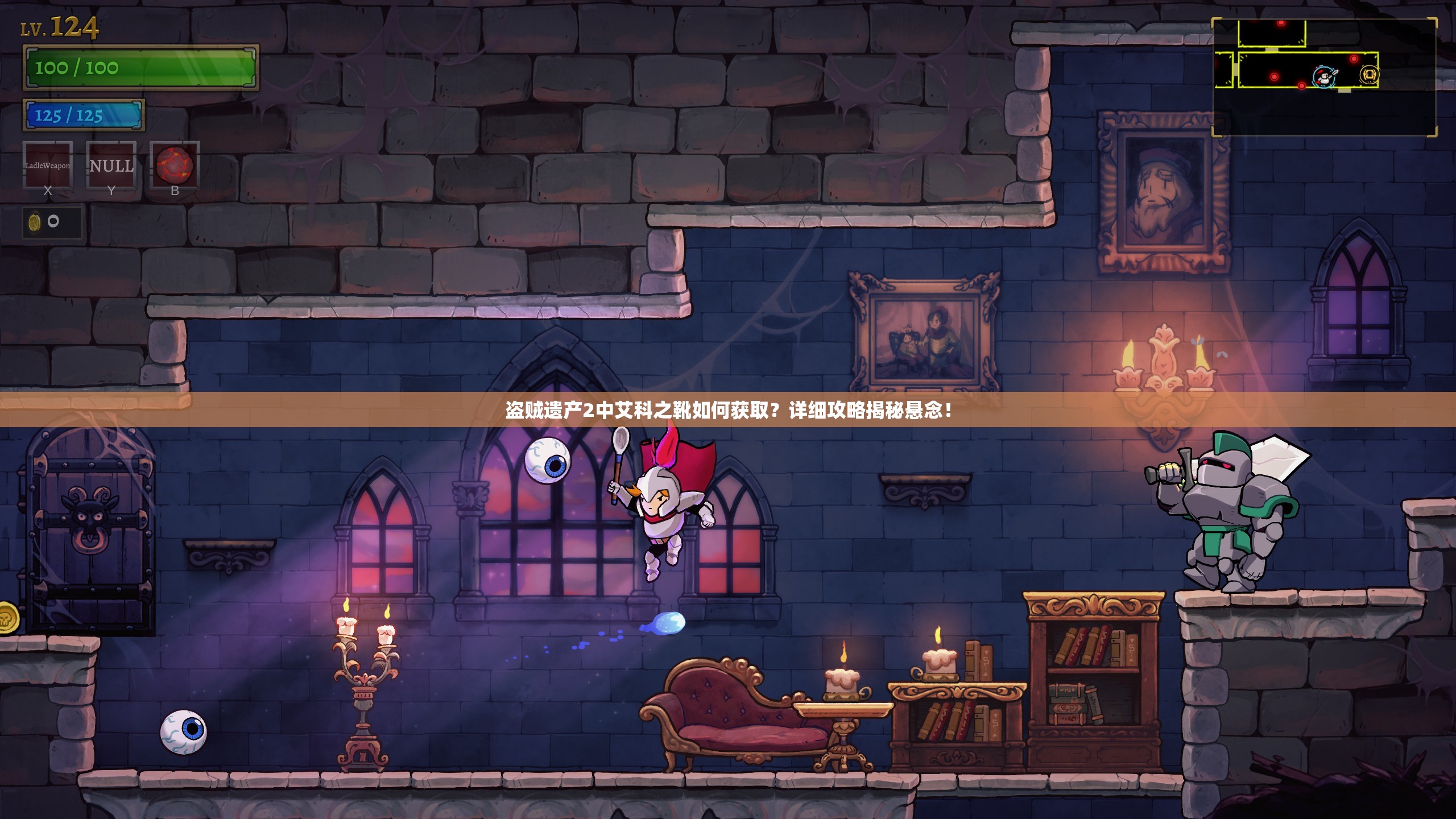Activate the red fireball spell icon
The width and height of the screenshot is (1456, 819).
pyautogui.click(x=175, y=165)
